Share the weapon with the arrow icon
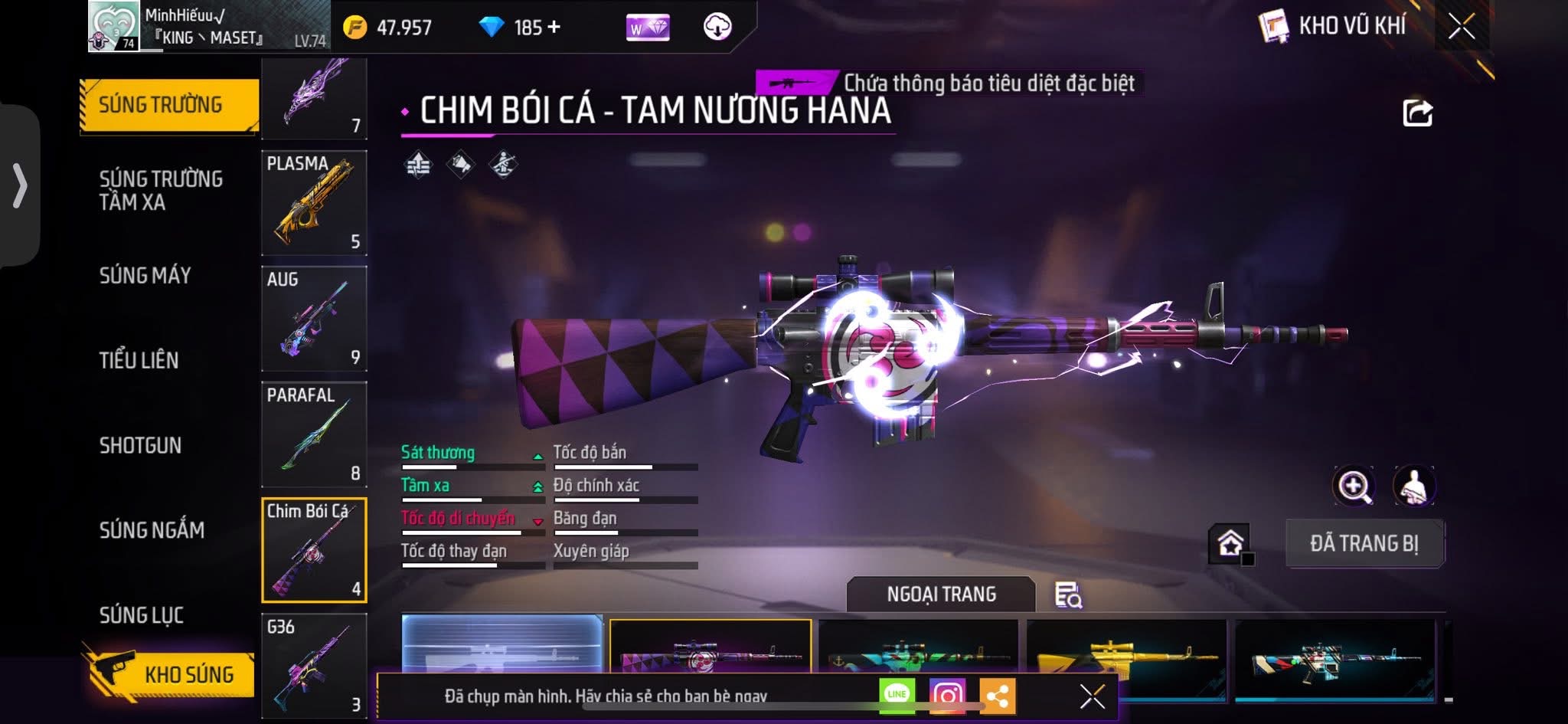 click(x=1417, y=113)
